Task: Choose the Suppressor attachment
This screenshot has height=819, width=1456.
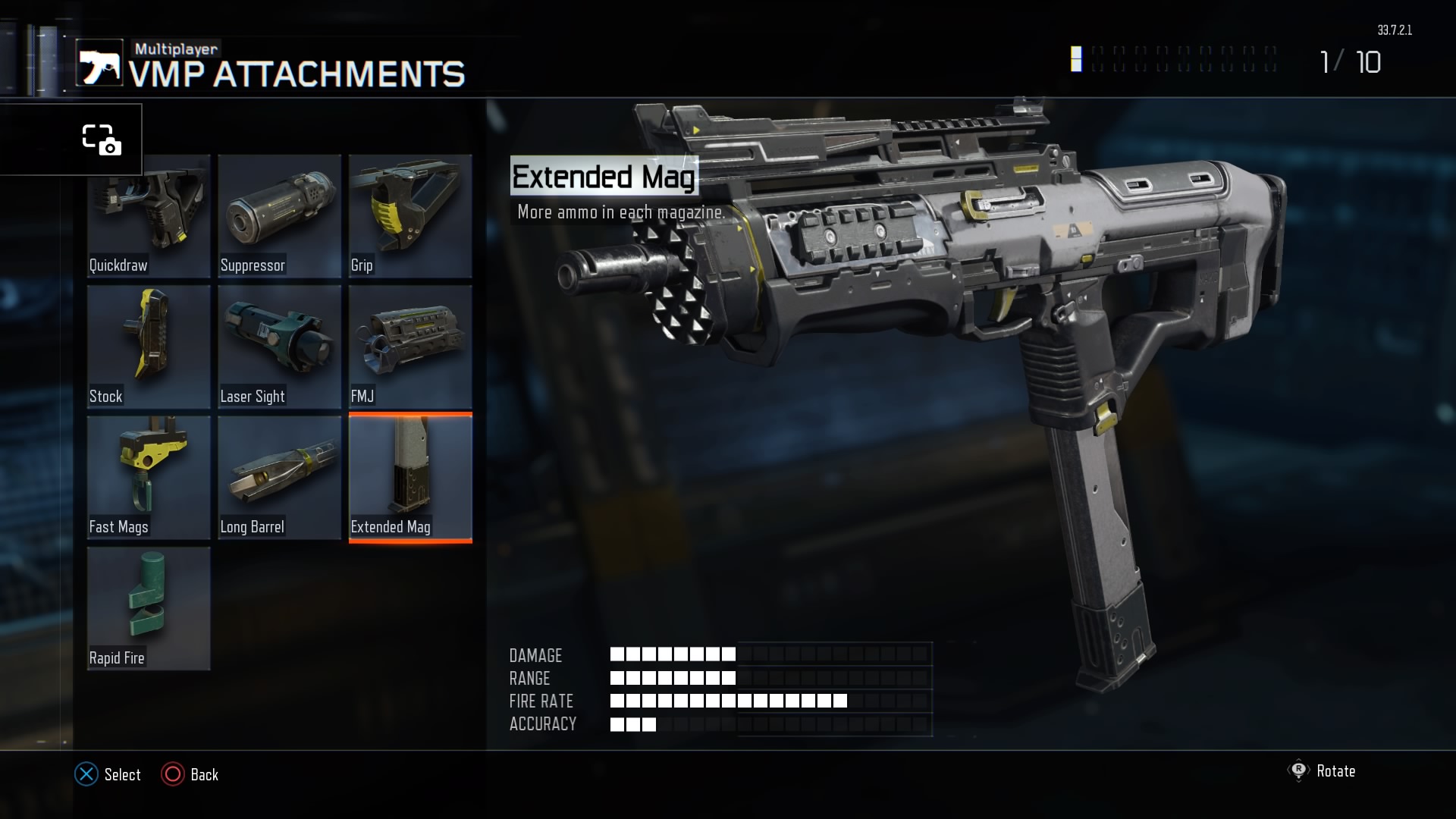Action: click(279, 216)
